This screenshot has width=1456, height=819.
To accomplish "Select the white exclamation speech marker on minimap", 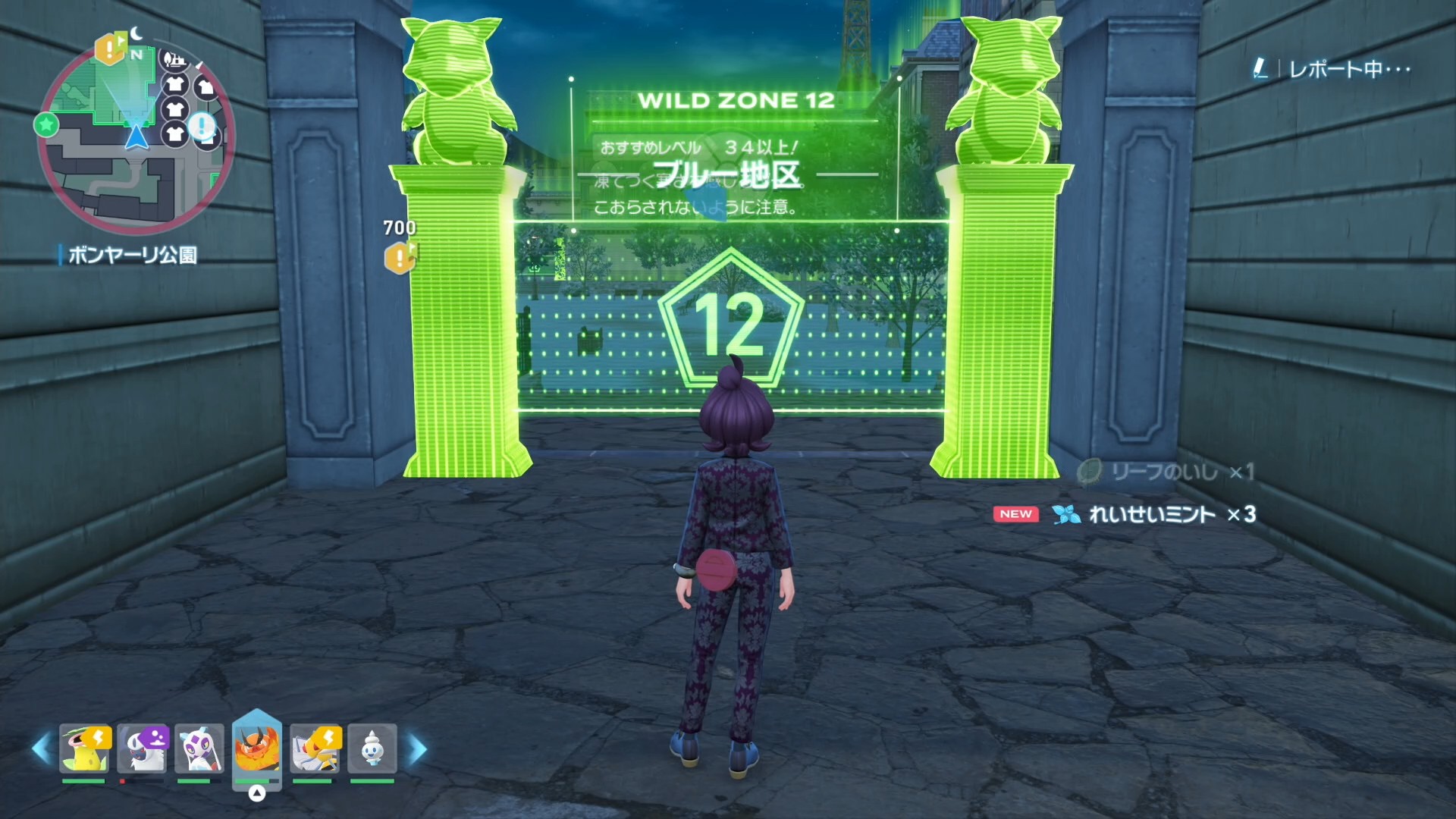I will coord(202,125).
